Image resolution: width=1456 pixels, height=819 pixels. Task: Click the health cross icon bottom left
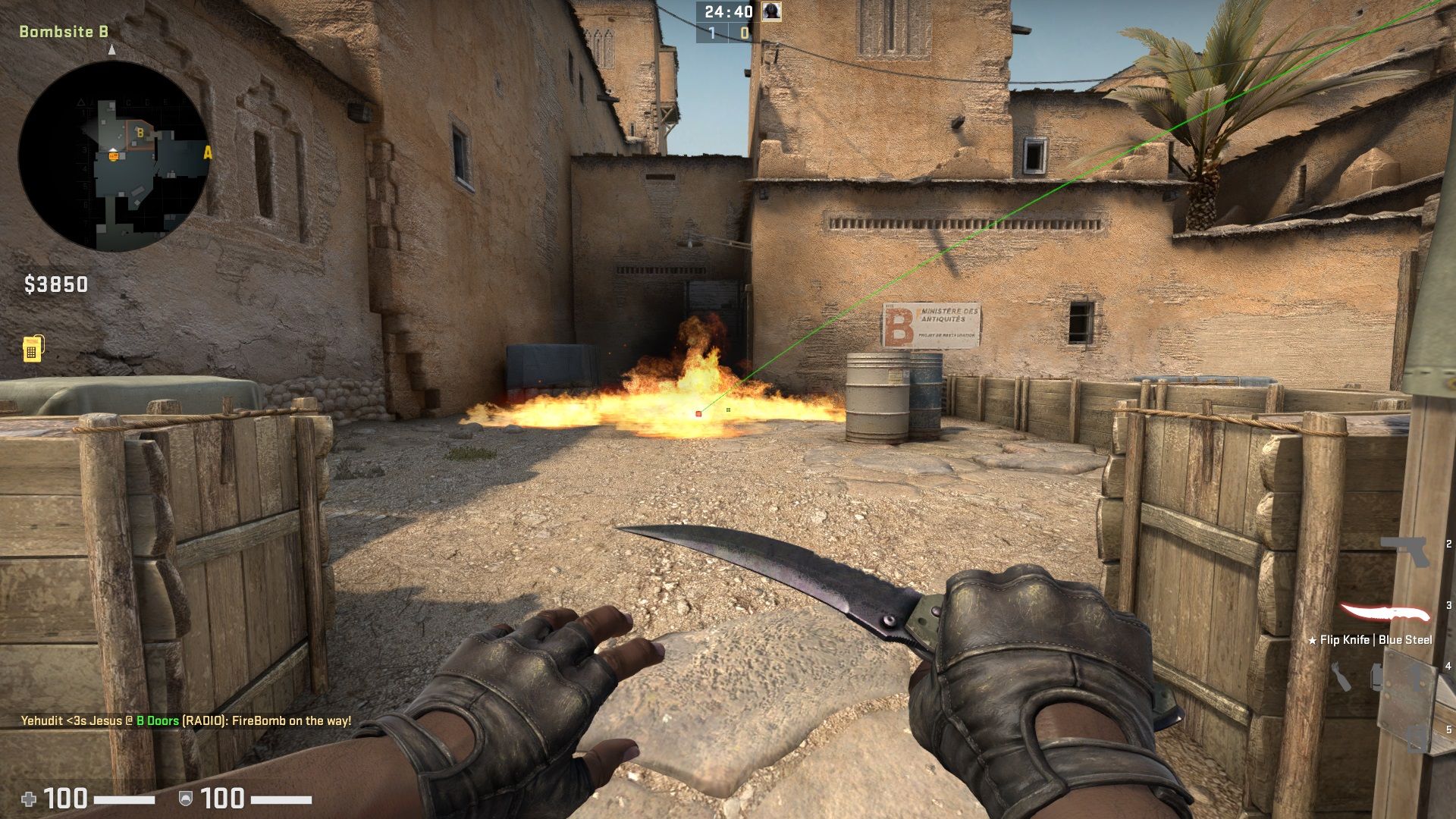(29, 797)
